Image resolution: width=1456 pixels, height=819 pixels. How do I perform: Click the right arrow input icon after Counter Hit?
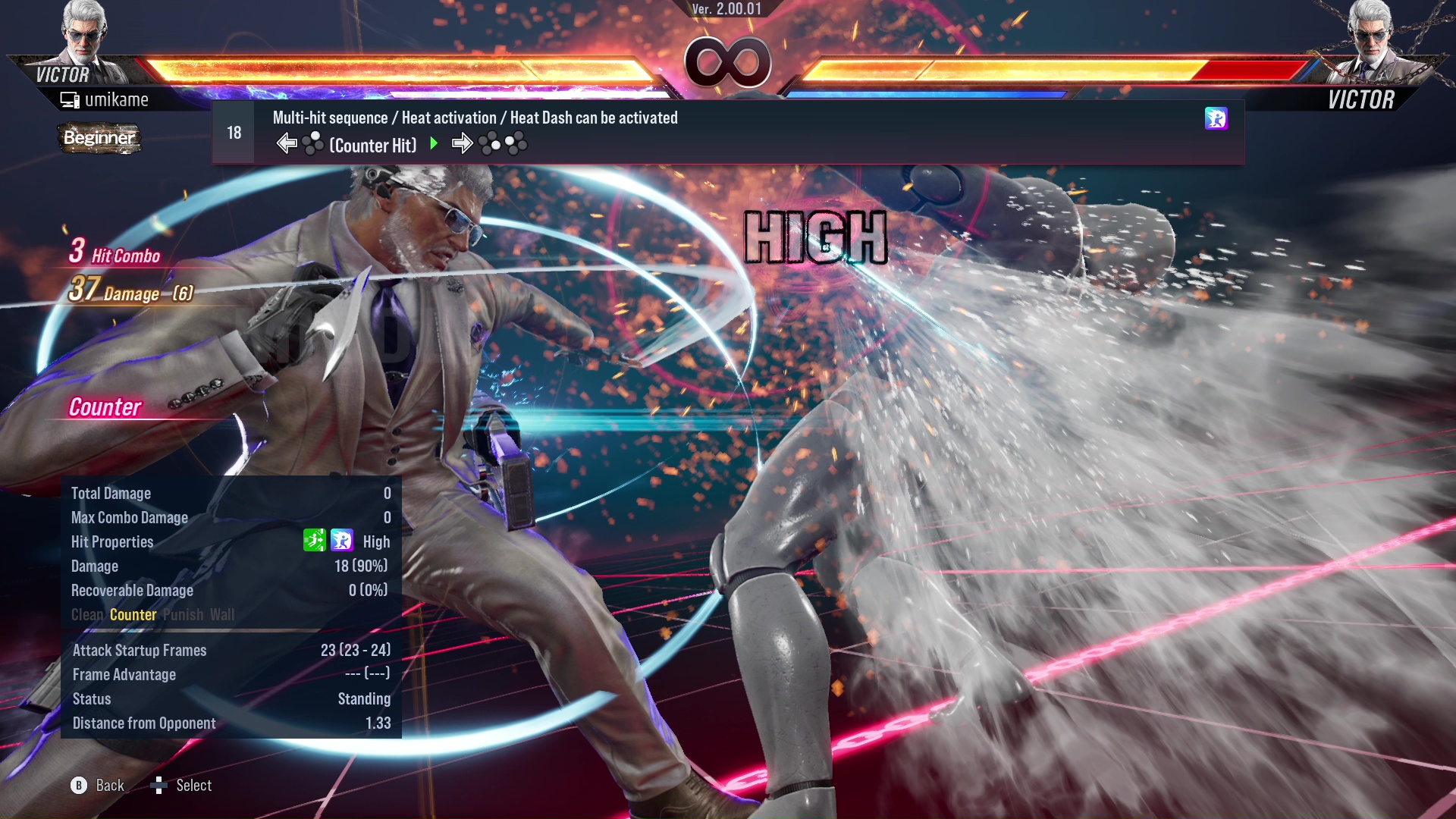pos(463,143)
